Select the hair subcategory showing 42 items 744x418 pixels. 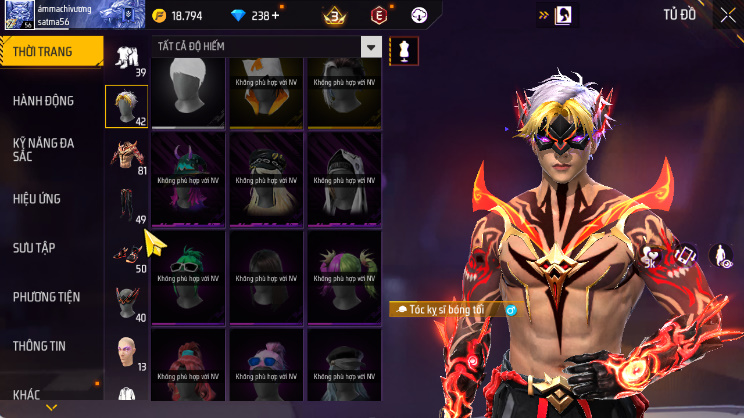tap(127, 105)
